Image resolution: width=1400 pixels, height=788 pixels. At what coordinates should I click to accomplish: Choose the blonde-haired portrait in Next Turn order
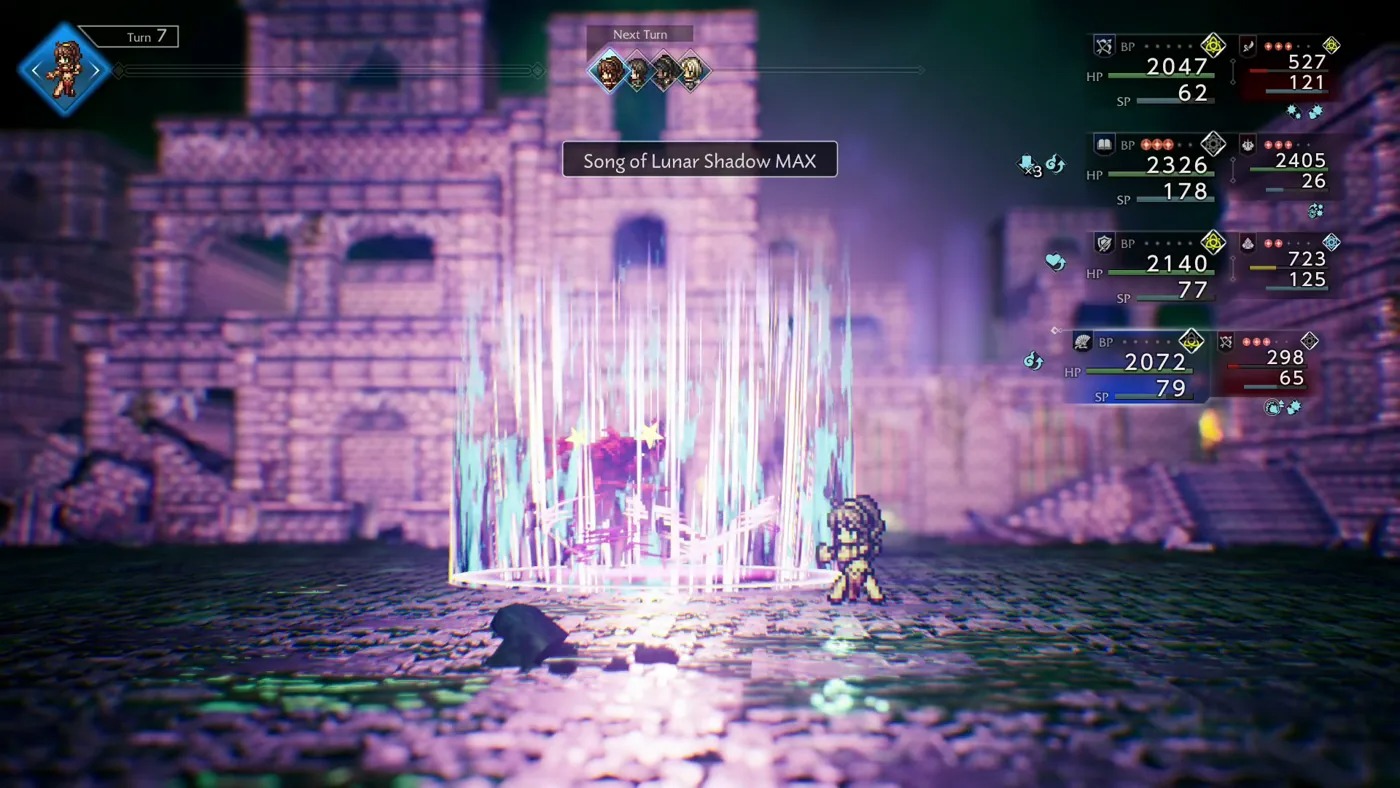pos(692,71)
